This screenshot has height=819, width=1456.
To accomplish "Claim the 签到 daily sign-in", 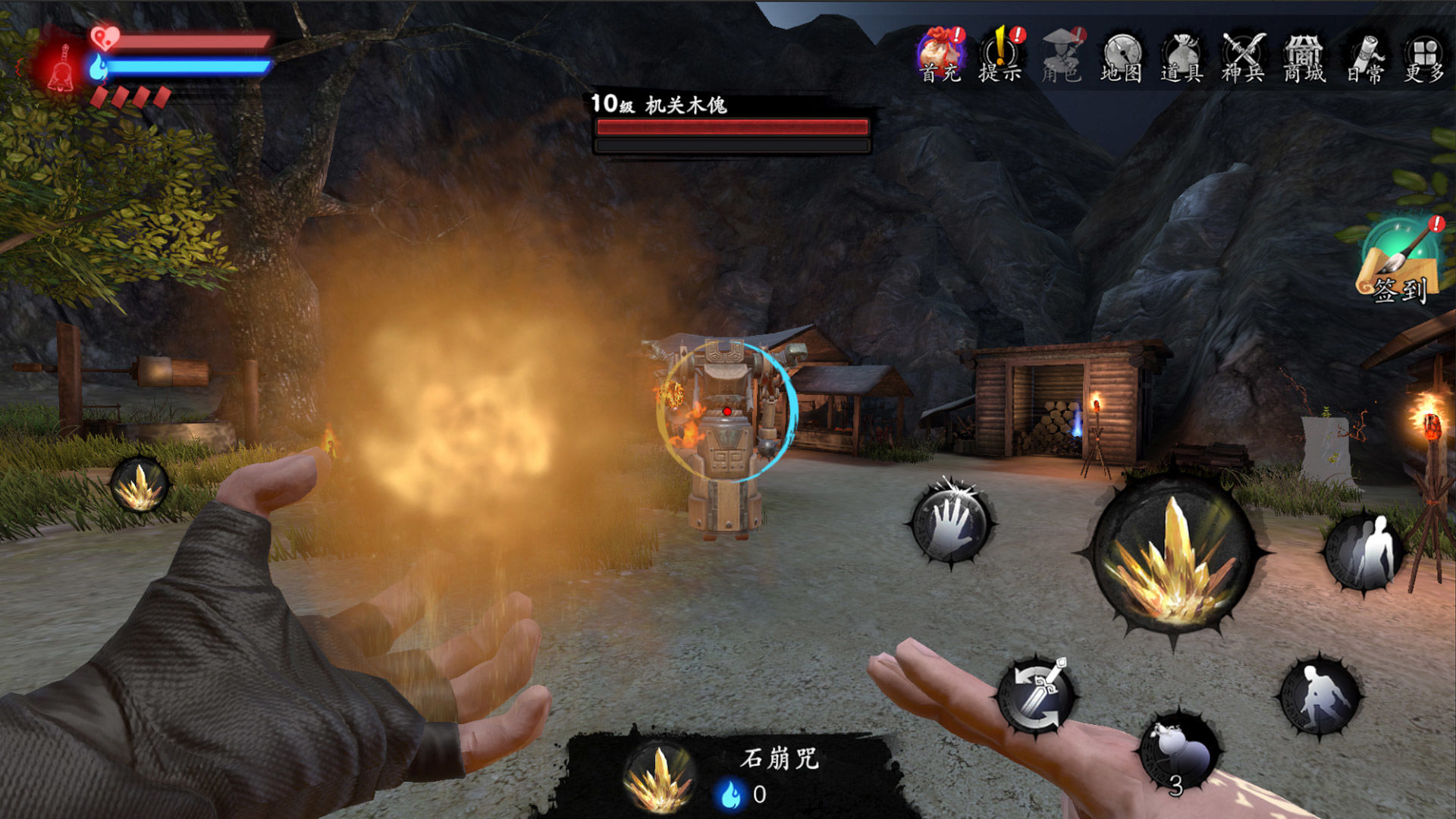I will (1399, 262).
